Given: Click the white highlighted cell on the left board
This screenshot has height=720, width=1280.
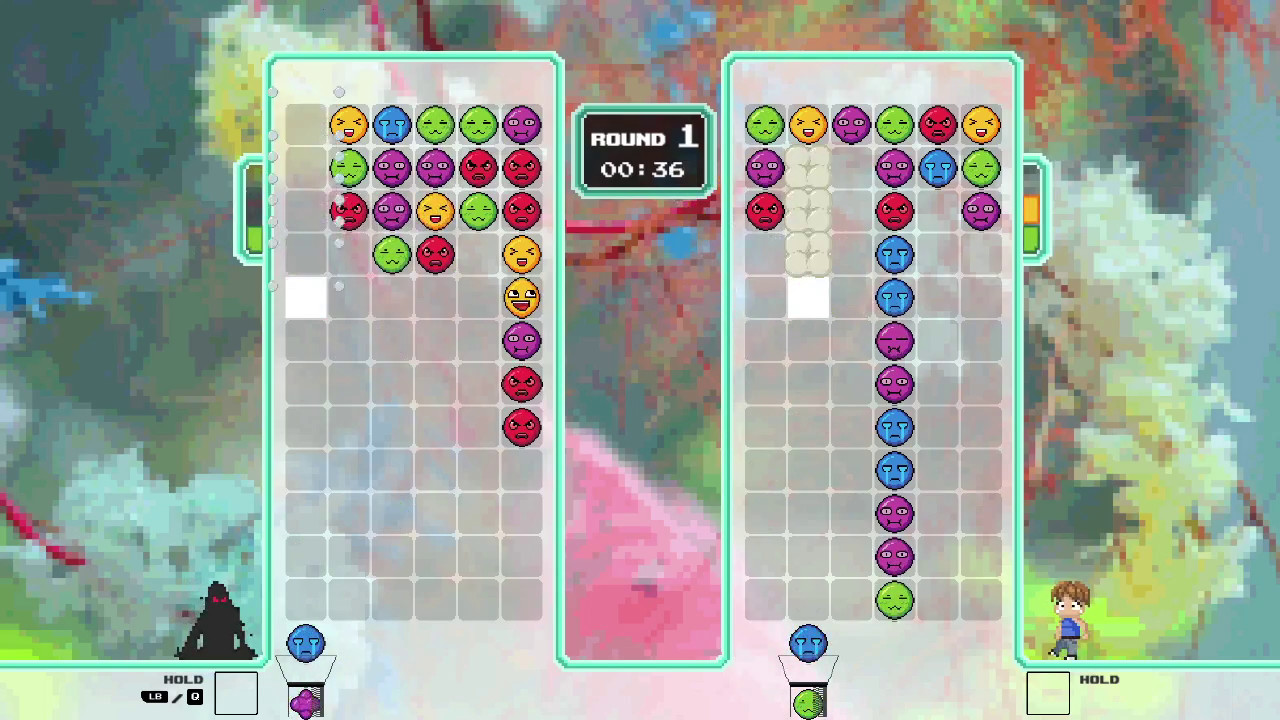Looking at the screenshot, I should [306, 298].
